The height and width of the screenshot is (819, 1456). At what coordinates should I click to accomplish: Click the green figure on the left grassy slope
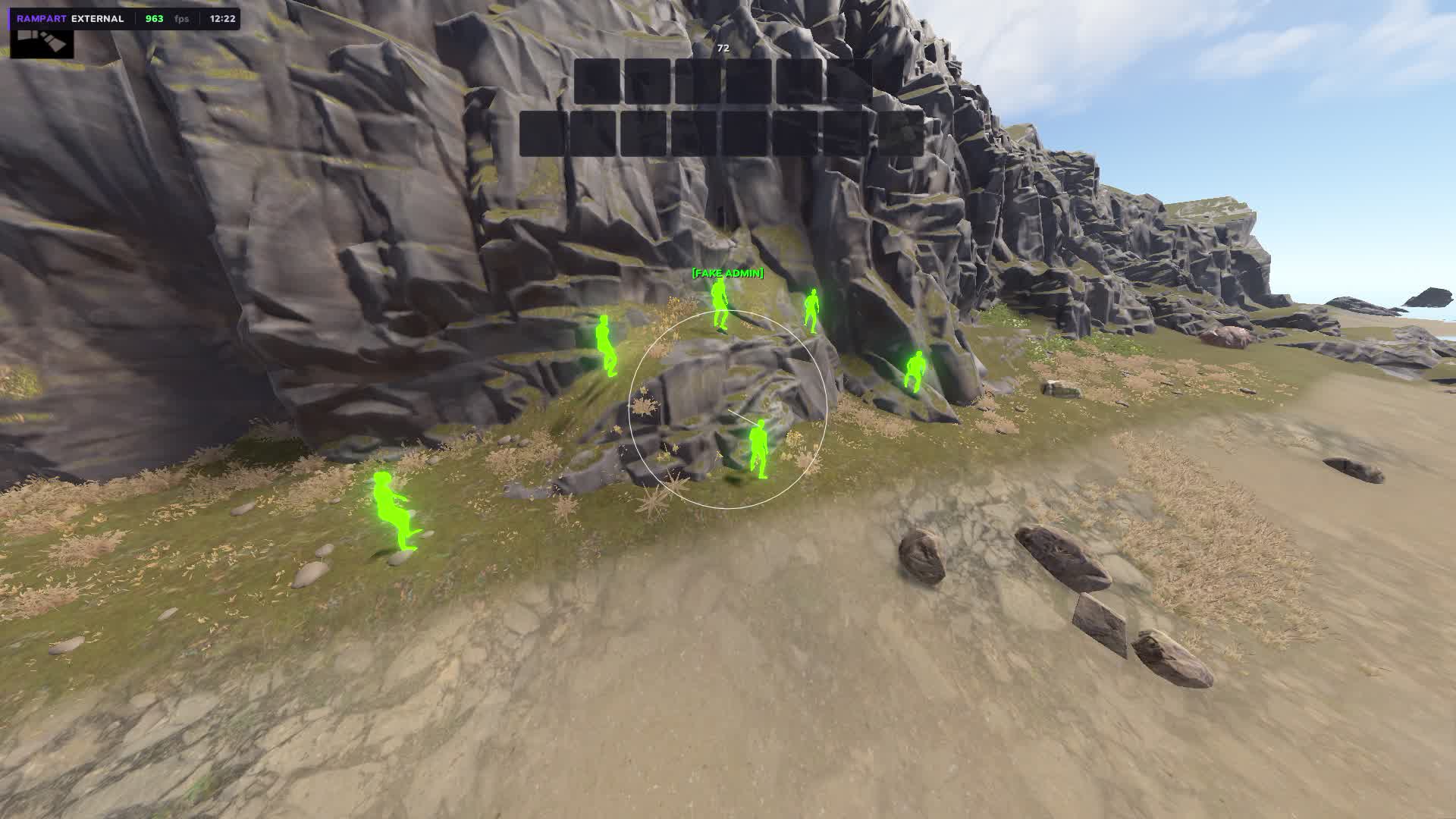tap(608, 347)
